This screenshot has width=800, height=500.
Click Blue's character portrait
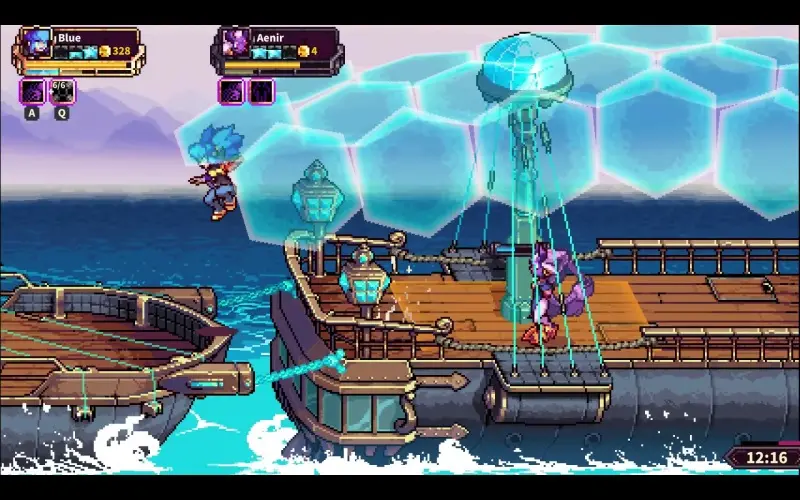coord(35,46)
